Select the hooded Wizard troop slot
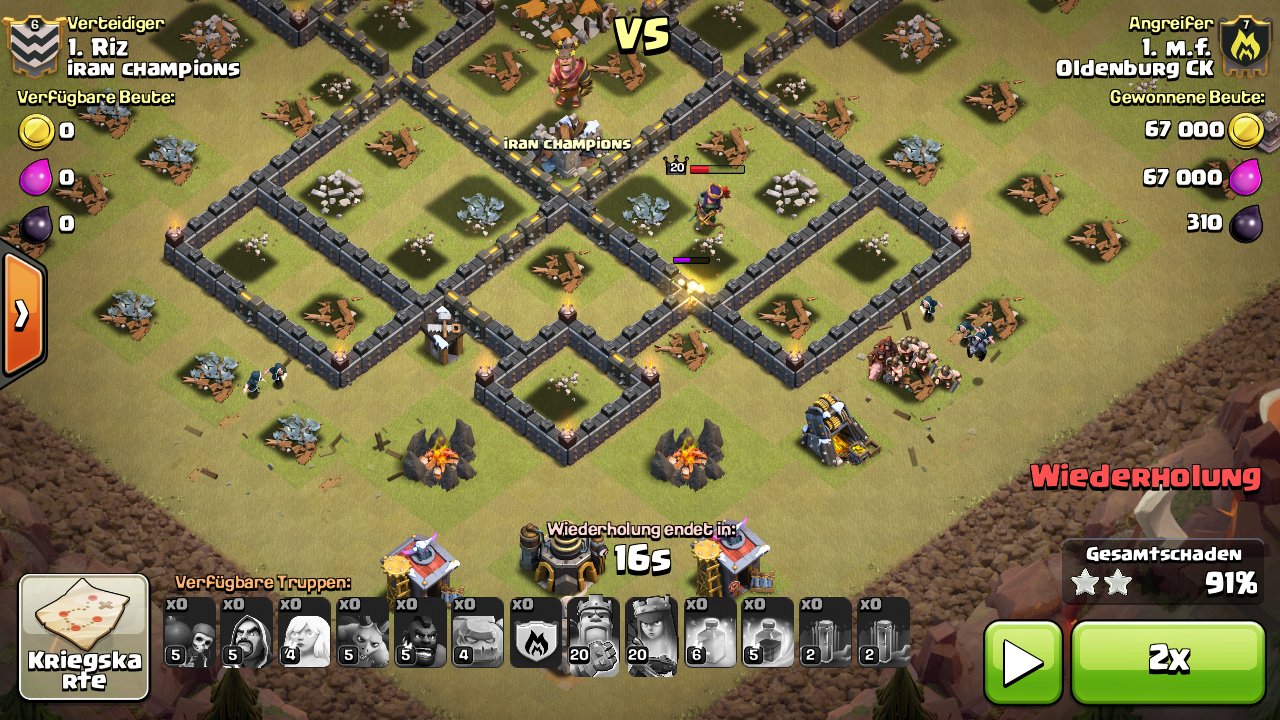The height and width of the screenshot is (720, 1280). (247, 633)
